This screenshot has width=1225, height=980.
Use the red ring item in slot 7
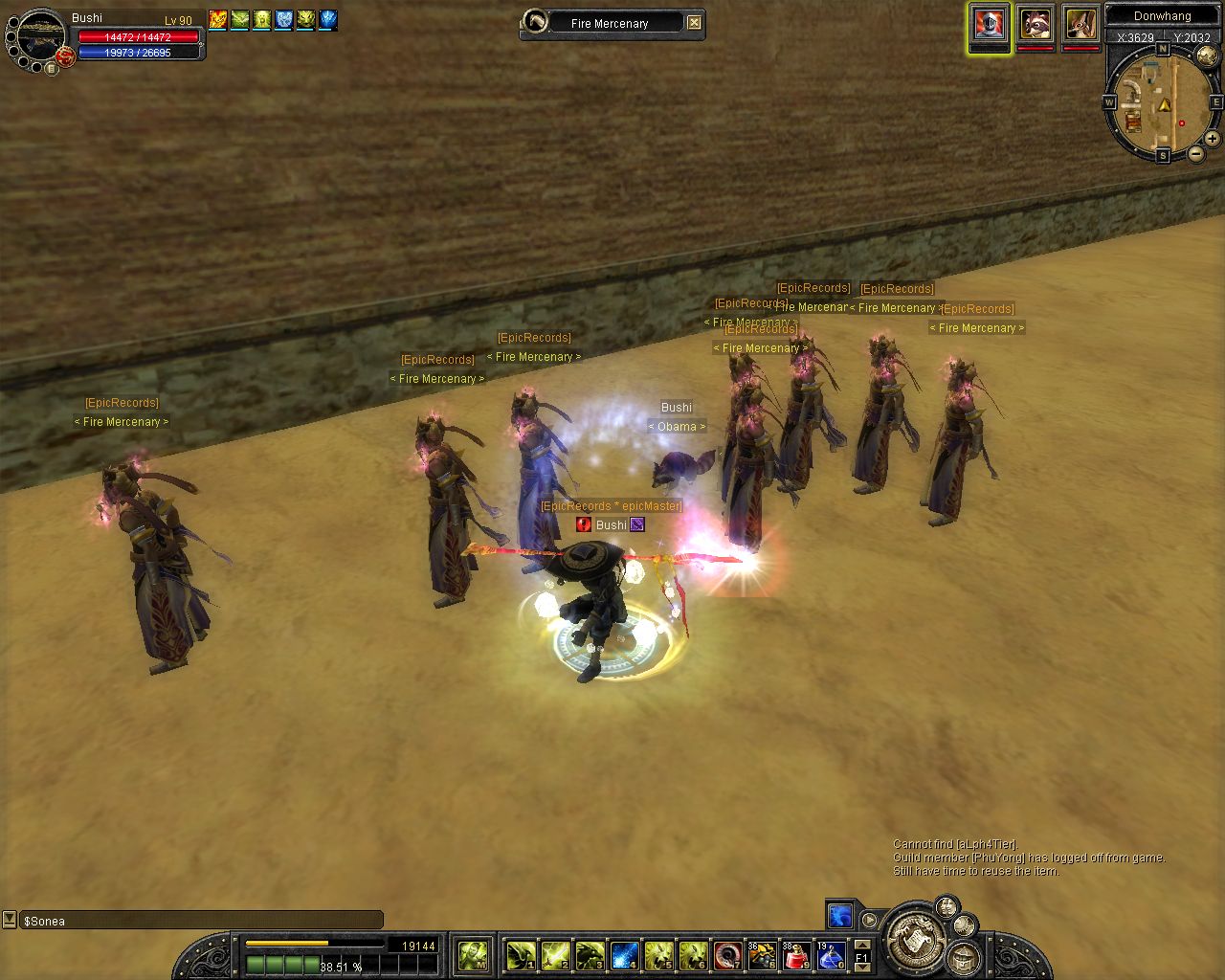tap(727, 955)
